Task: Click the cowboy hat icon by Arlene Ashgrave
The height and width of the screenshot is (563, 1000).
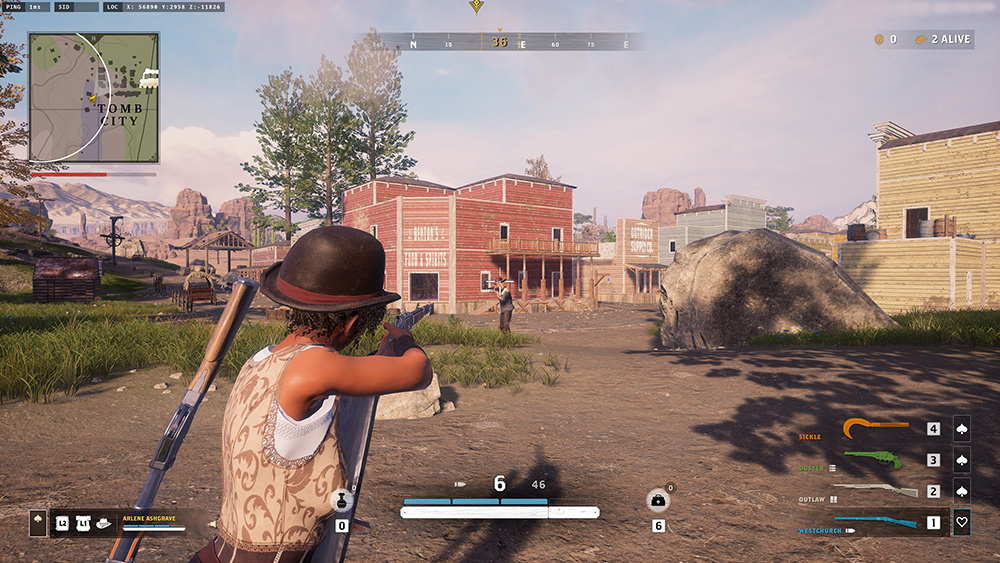Action: coord(103,523)
